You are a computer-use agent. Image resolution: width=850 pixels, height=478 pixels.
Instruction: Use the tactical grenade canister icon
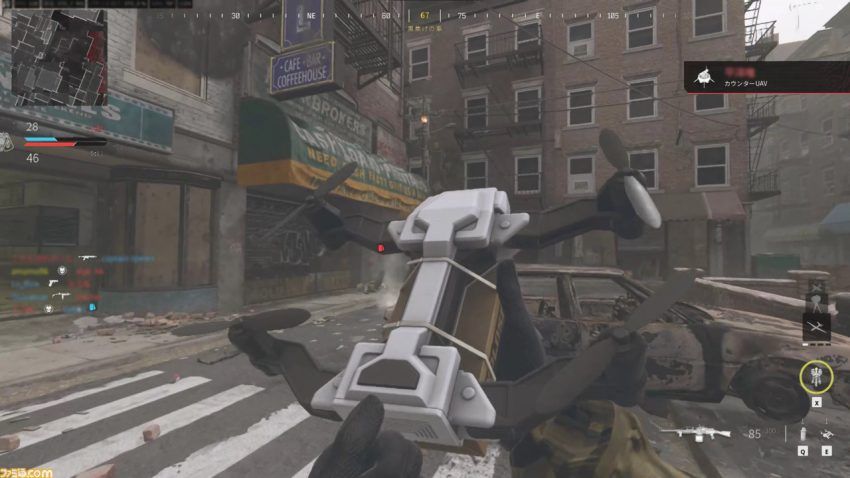(x=801, y=434)
